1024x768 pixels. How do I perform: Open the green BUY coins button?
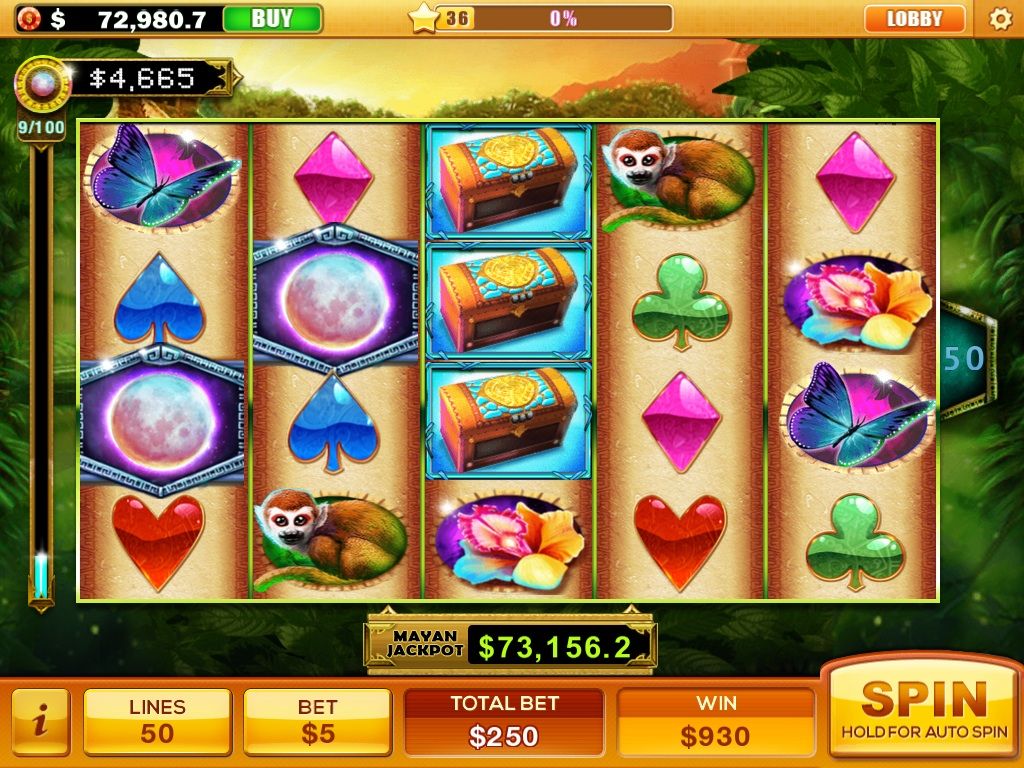coord(272,18)
